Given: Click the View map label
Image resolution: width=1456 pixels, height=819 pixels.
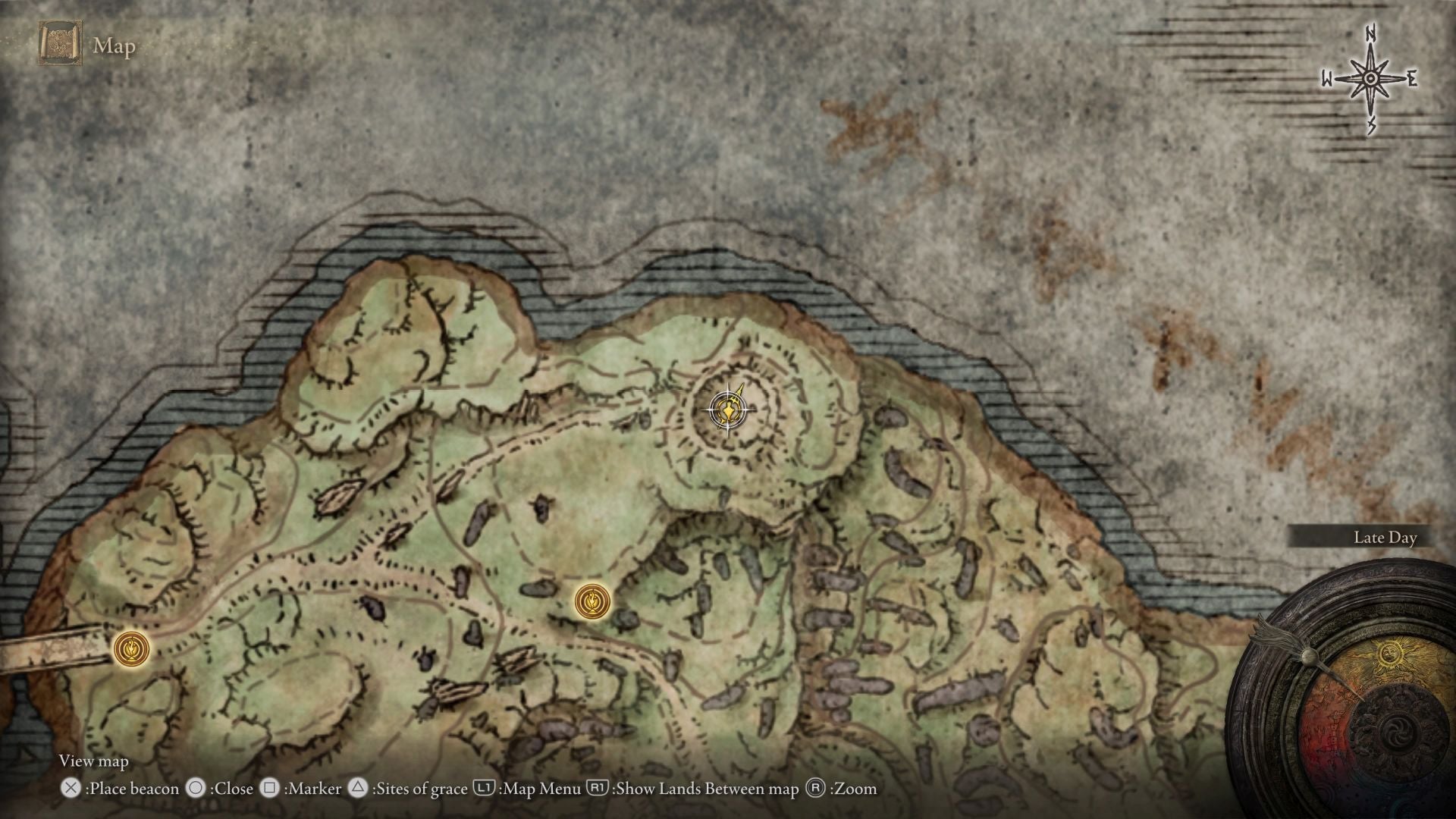Looking at the screenshot, I should [95, 761].
